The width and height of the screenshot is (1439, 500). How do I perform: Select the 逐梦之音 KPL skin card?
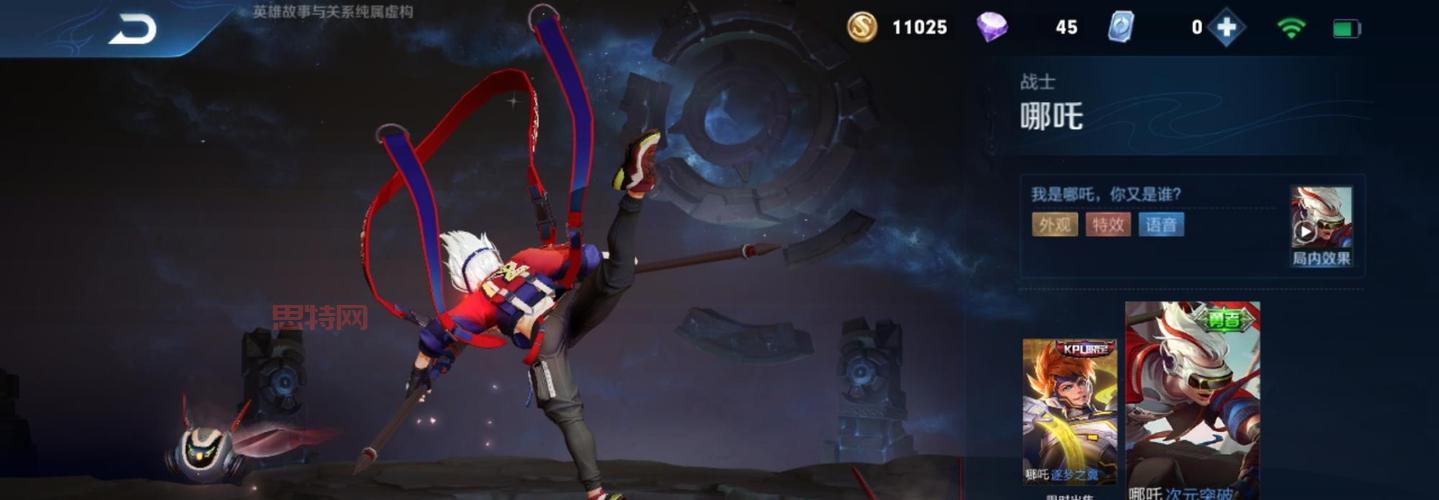(x=1069, y=411)
